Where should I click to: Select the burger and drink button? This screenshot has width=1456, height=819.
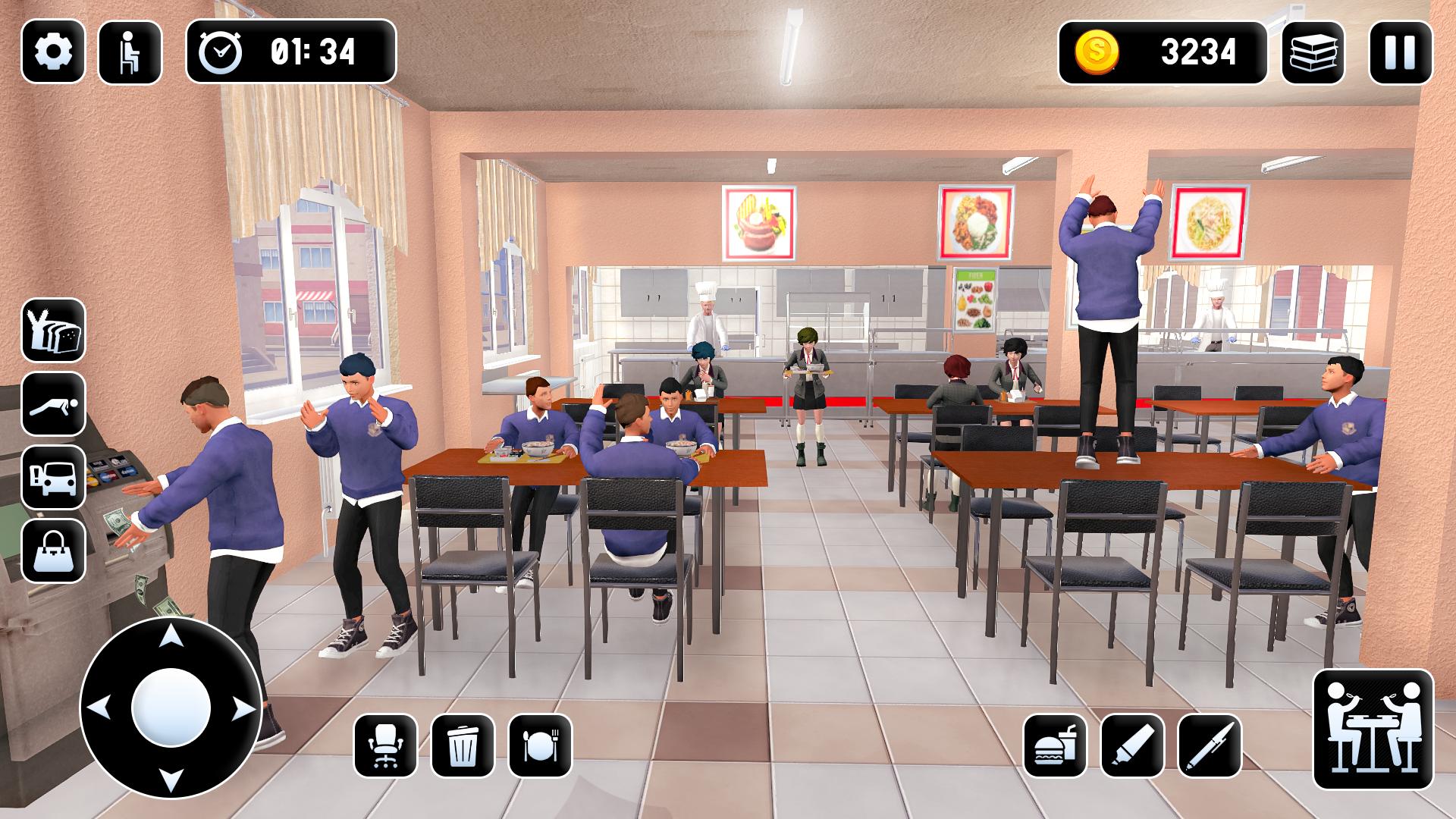[1055, 745]
